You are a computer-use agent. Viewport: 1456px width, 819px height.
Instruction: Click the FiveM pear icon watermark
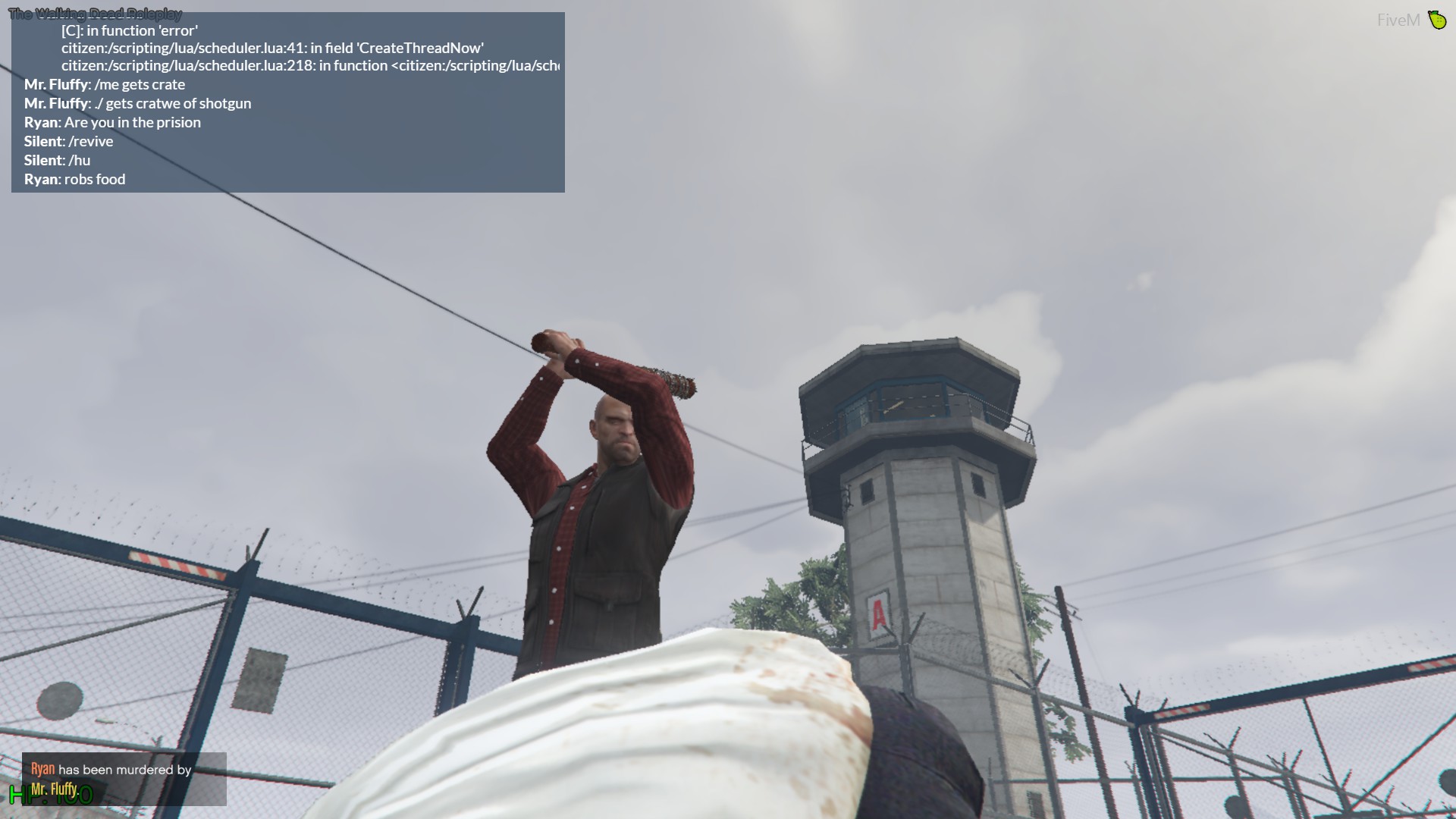coord(1437,19)
